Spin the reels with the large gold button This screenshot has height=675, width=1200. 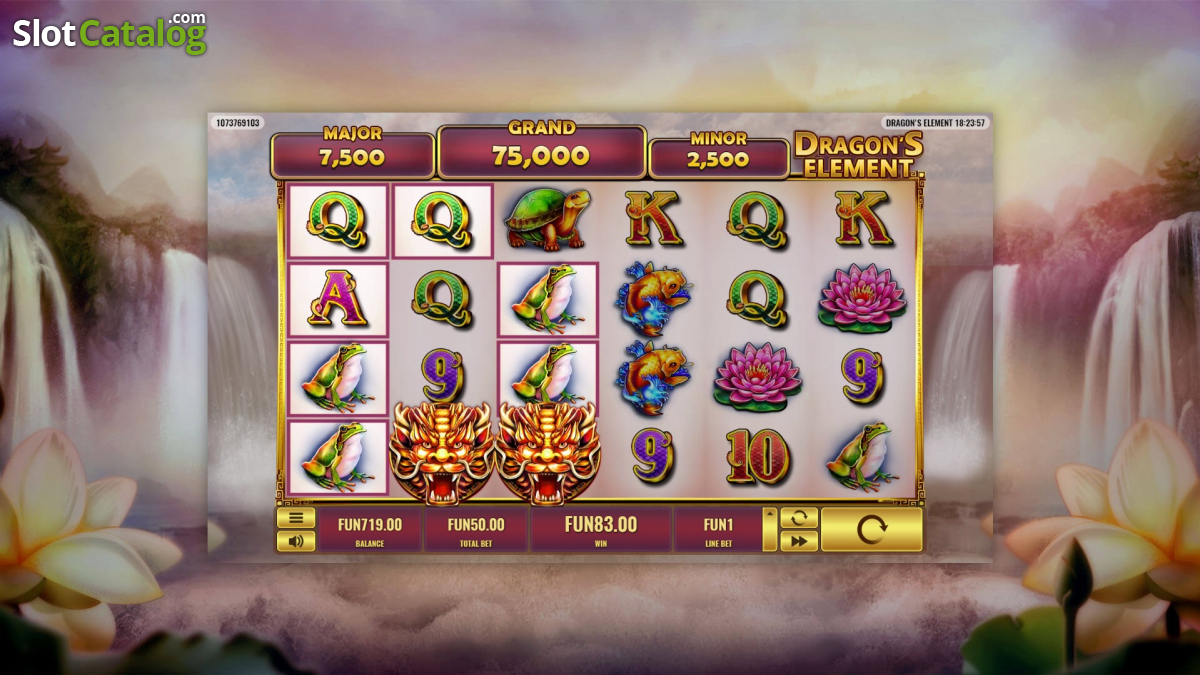pyautogui.click(x=871, y=529)
